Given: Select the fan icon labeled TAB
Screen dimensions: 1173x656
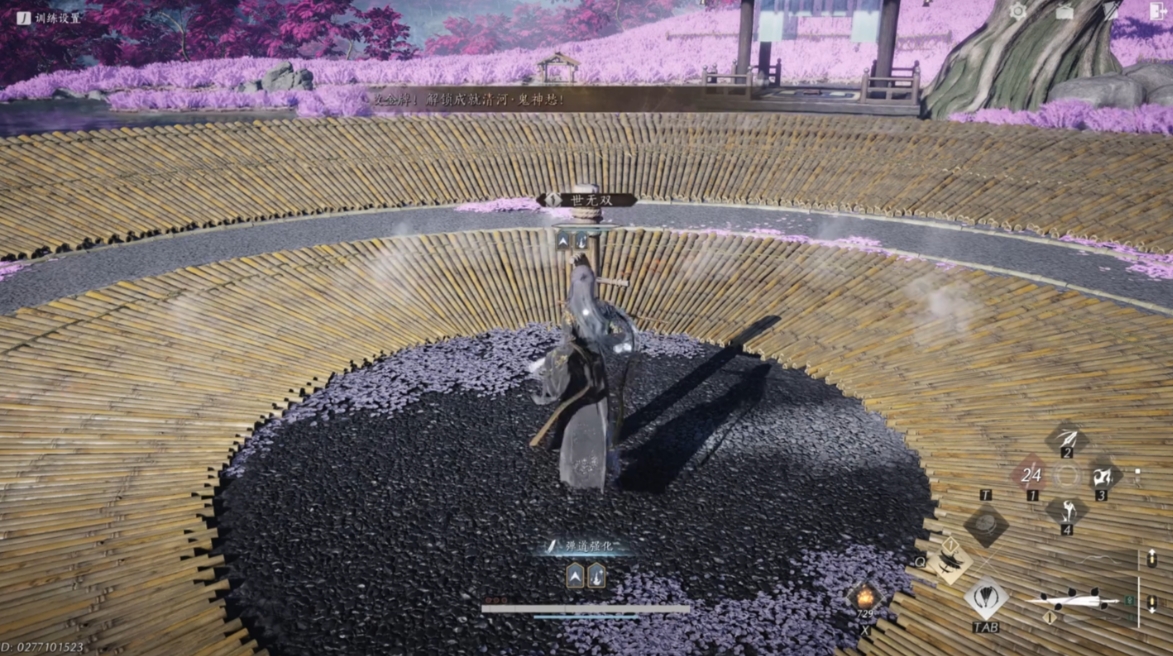Looking at the screenshot, I should click(x=986, y=598).
